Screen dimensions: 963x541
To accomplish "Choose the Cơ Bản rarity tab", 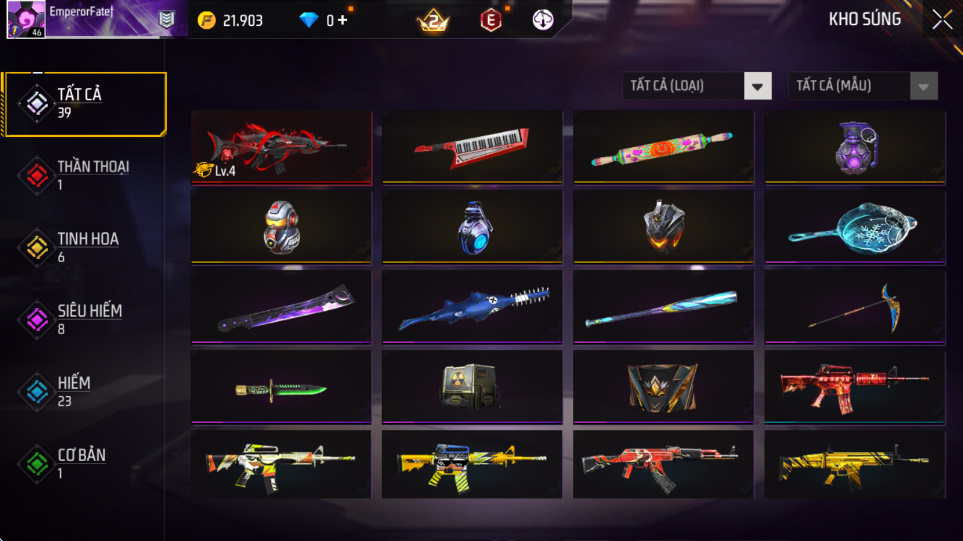I will pos(84,463).
